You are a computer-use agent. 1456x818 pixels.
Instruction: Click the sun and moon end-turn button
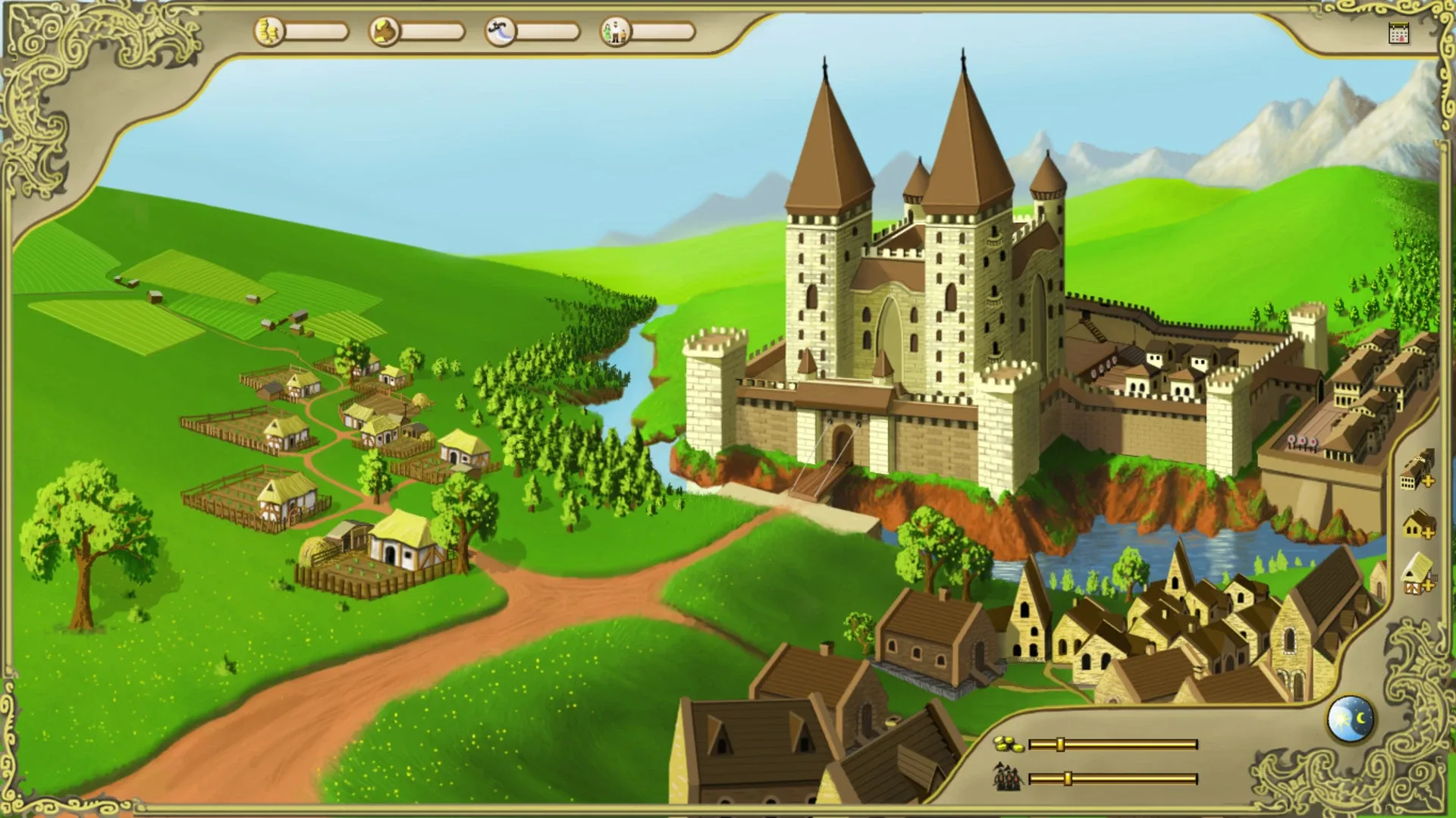point(1351,719)
